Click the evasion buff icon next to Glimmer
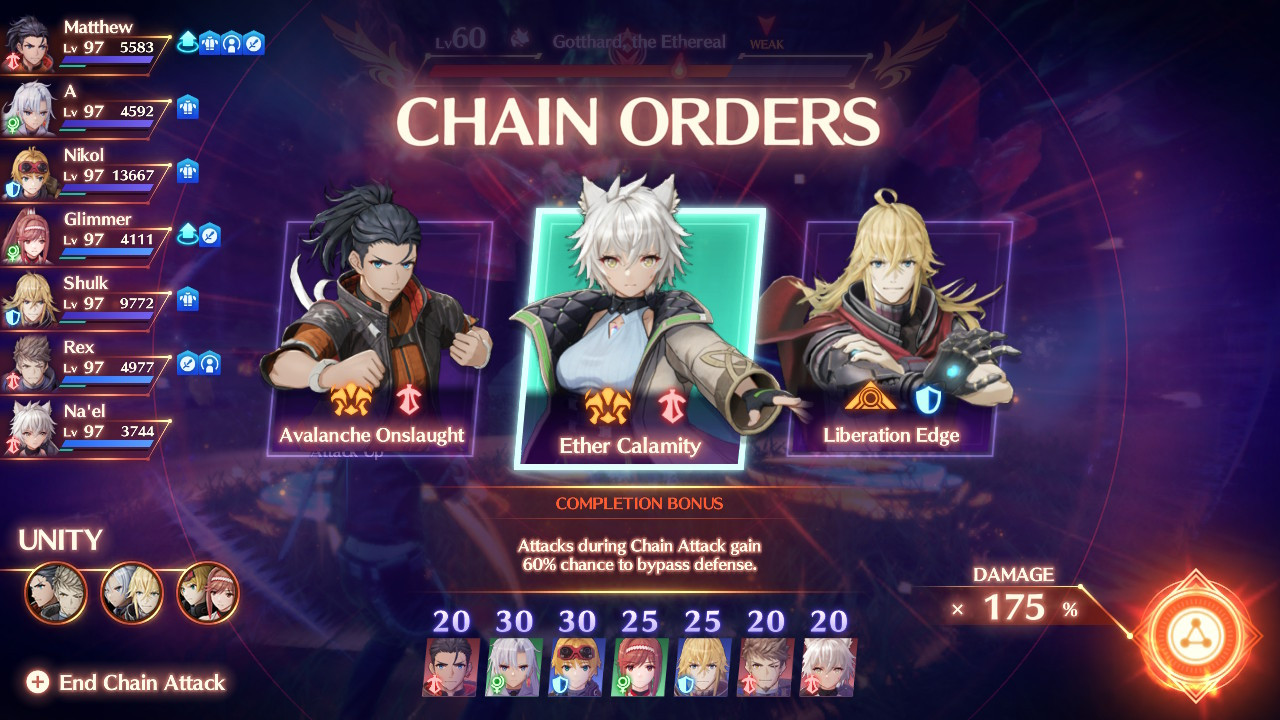Image resolution: width=1280 pixels, height=720 pixels. click(x=210, y=234)
